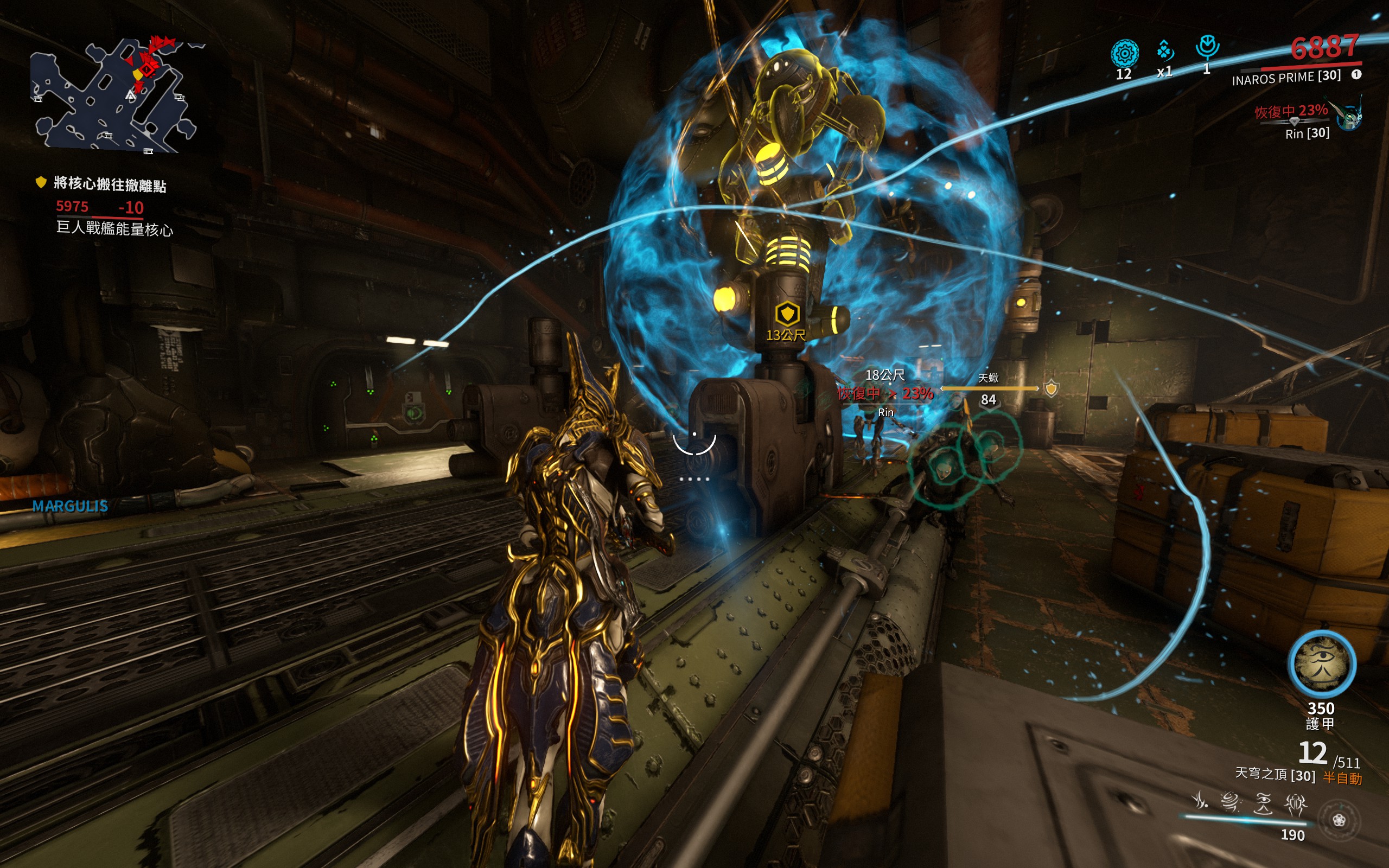The image size is (1389, 868).
Task: Click the large Eye of Horus armor icon
Action: 1322,664
